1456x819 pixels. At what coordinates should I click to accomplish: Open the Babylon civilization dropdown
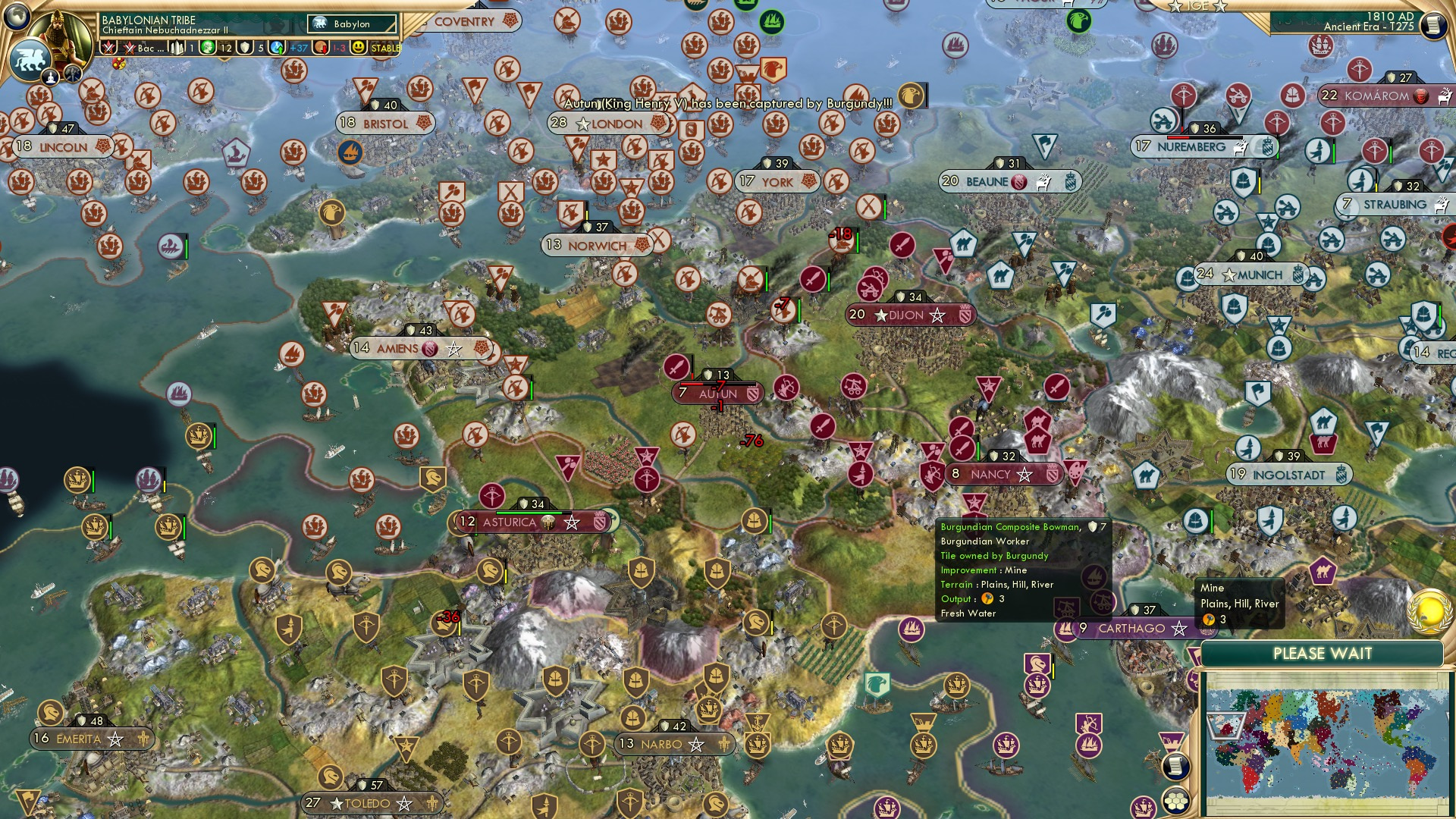point(350,24)
